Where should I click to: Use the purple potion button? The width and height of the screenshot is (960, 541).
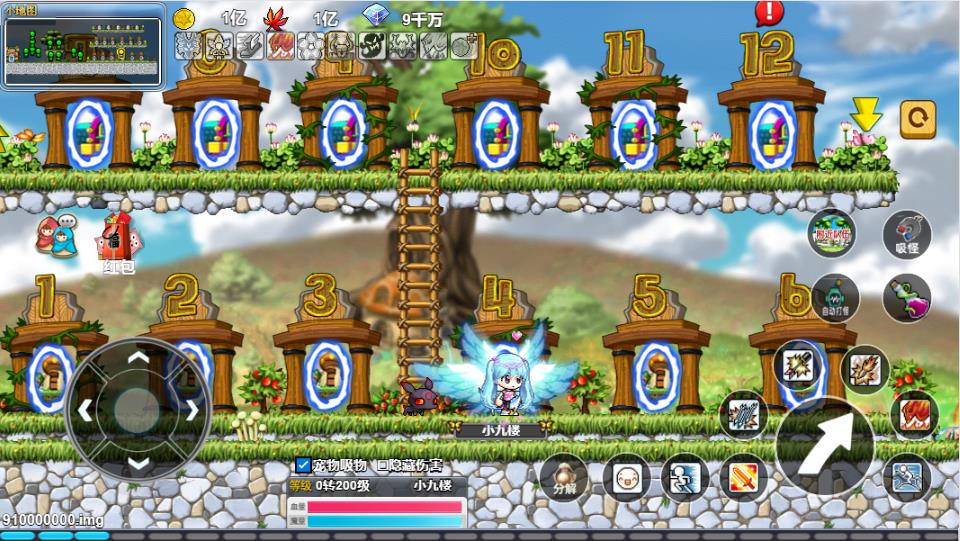[x=907, y=297]
